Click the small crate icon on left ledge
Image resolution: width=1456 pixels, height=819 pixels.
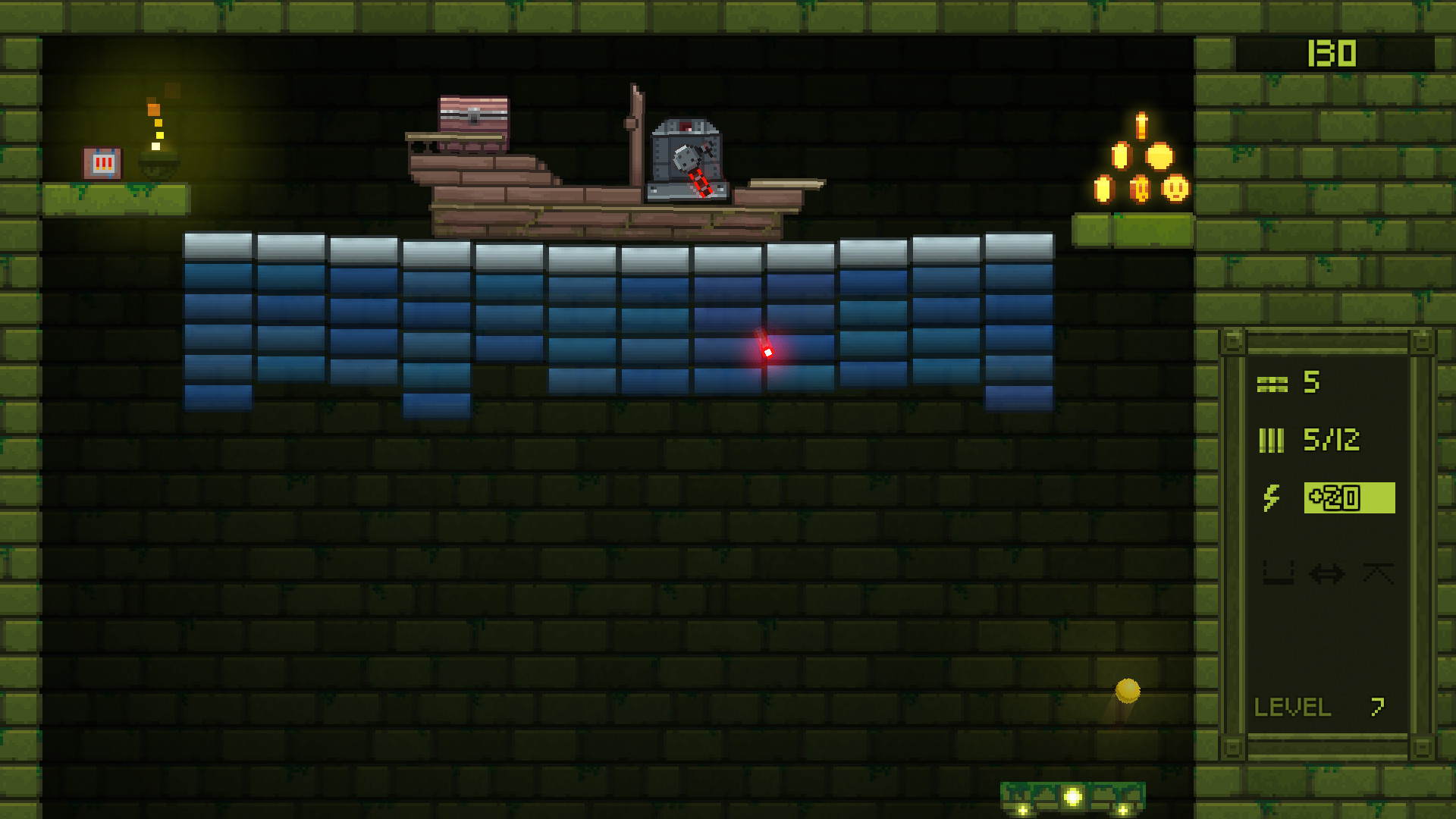pos(102,161)
